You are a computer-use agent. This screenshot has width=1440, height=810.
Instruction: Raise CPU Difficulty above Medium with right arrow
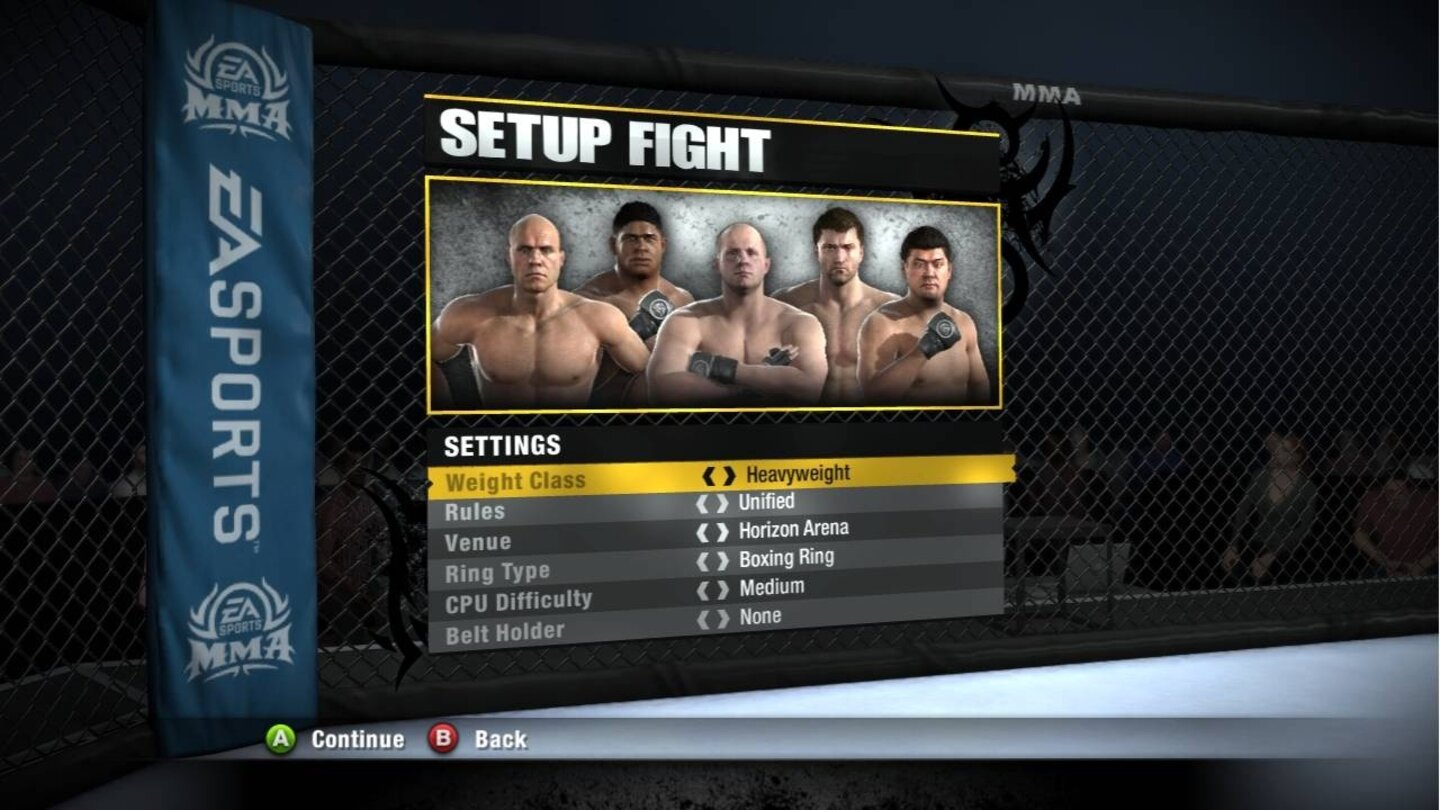[724, 586]
